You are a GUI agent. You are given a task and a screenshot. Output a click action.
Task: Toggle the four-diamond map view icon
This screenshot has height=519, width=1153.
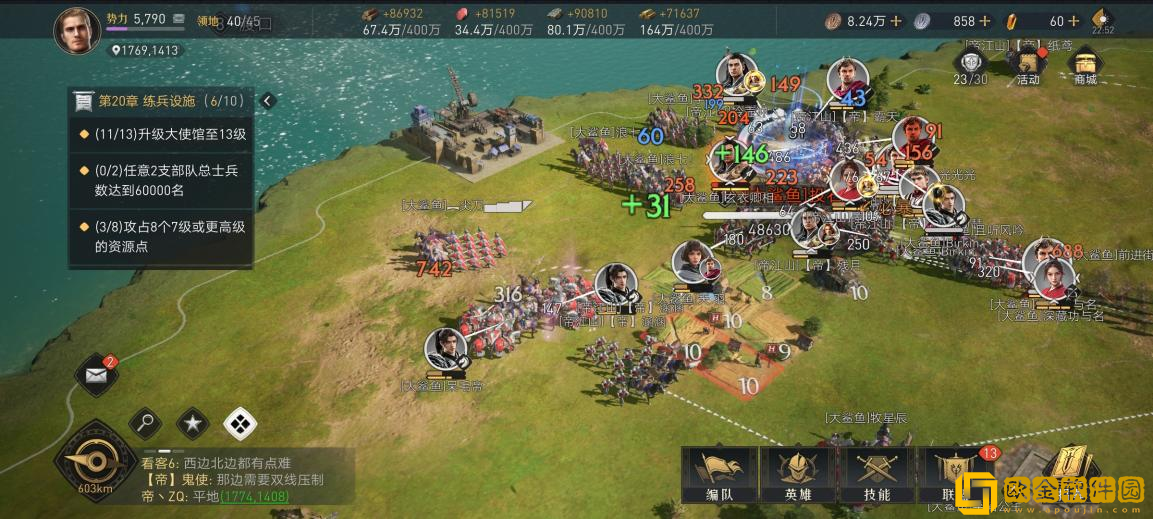[x=240, y=424]
